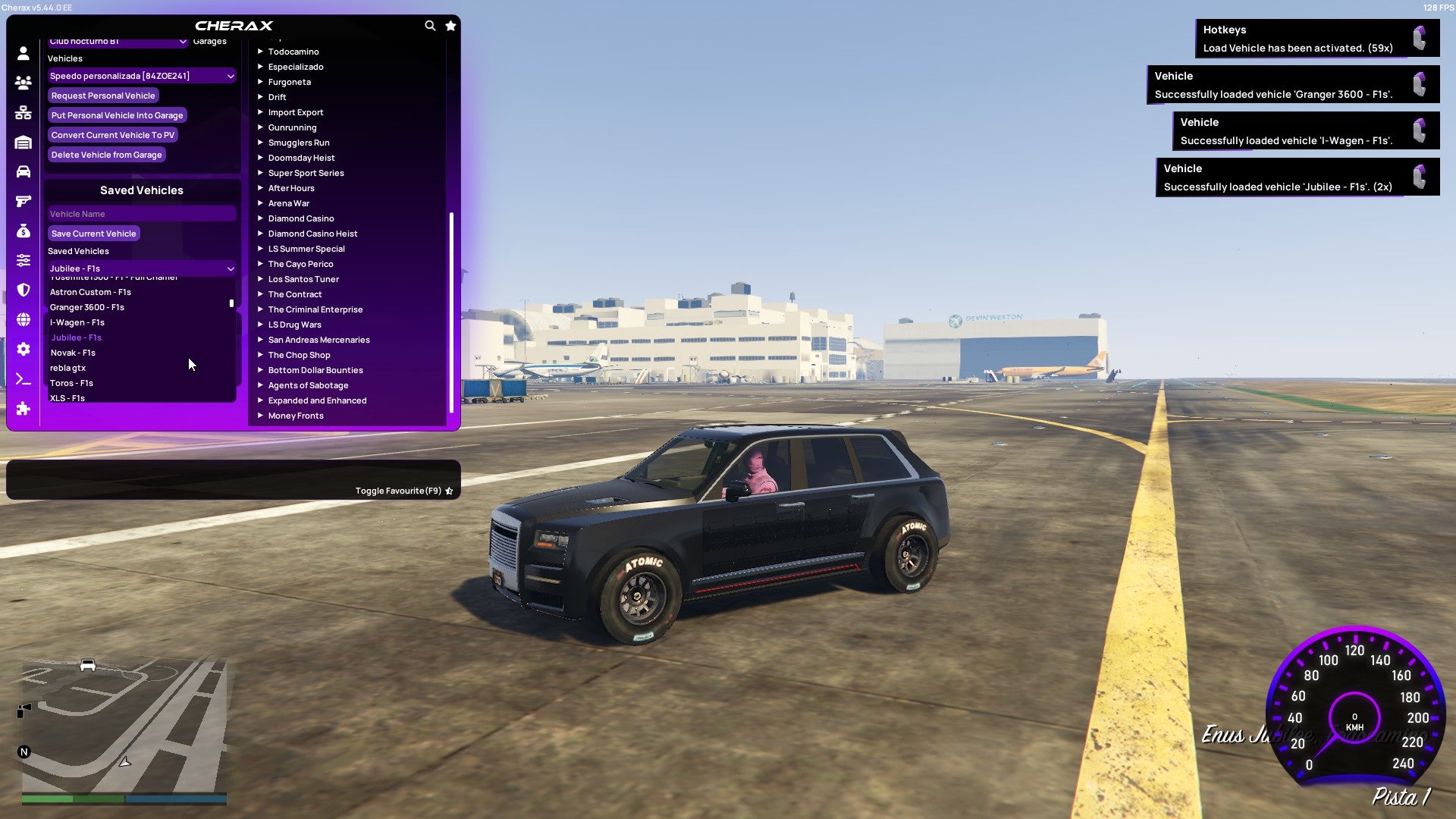Toggle the Recovery sliders icon
This screenshot has width=1456, height=819.
tap(23, 259)
